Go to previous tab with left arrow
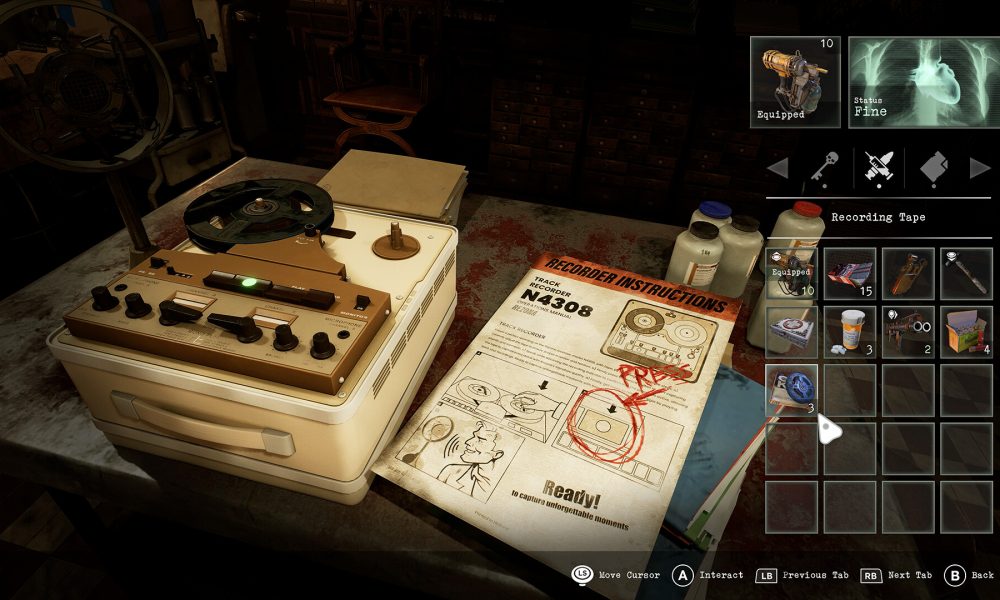 pos(777,168)
